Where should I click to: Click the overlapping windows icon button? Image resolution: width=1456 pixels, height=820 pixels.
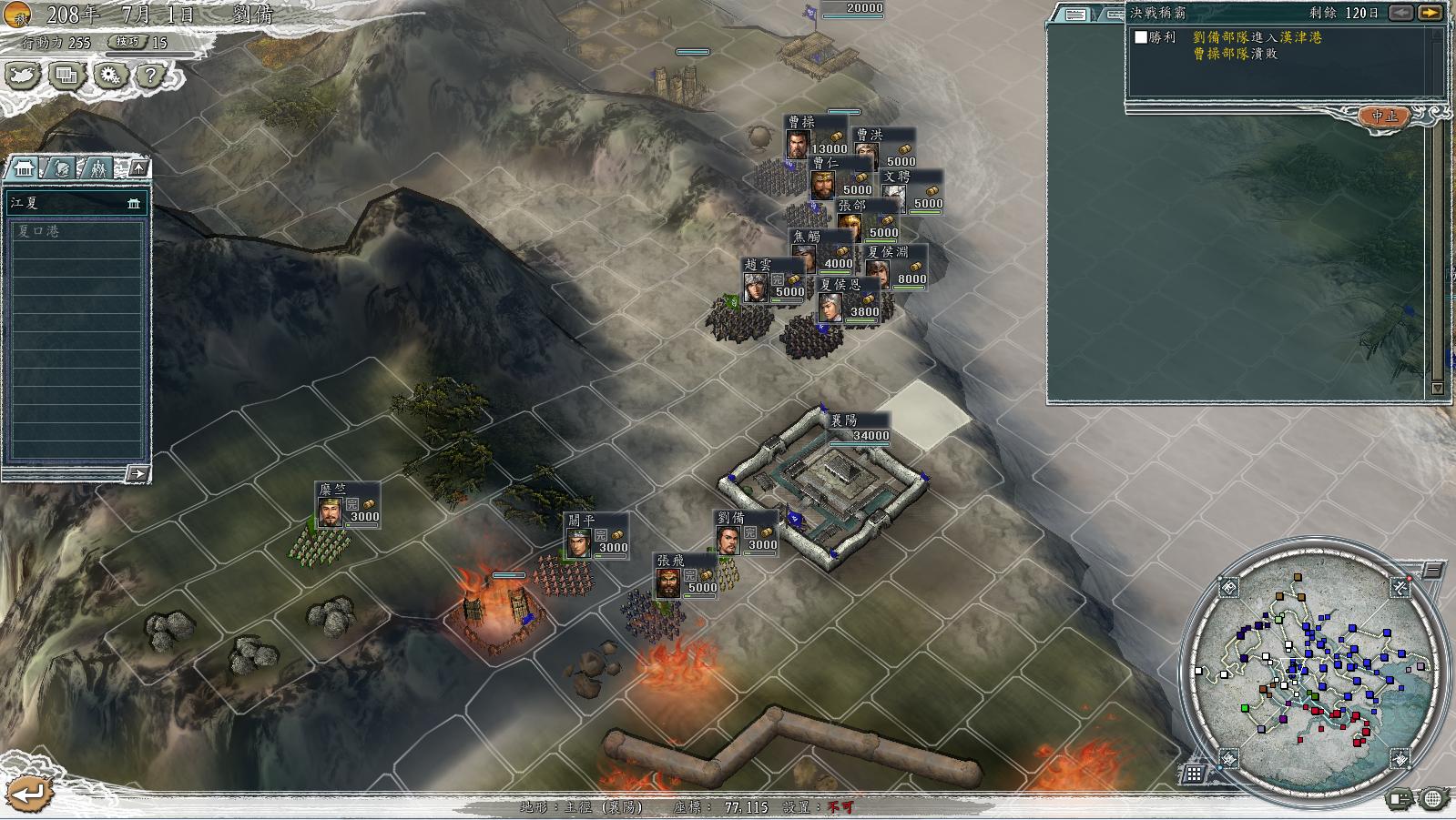click(66, 76)
